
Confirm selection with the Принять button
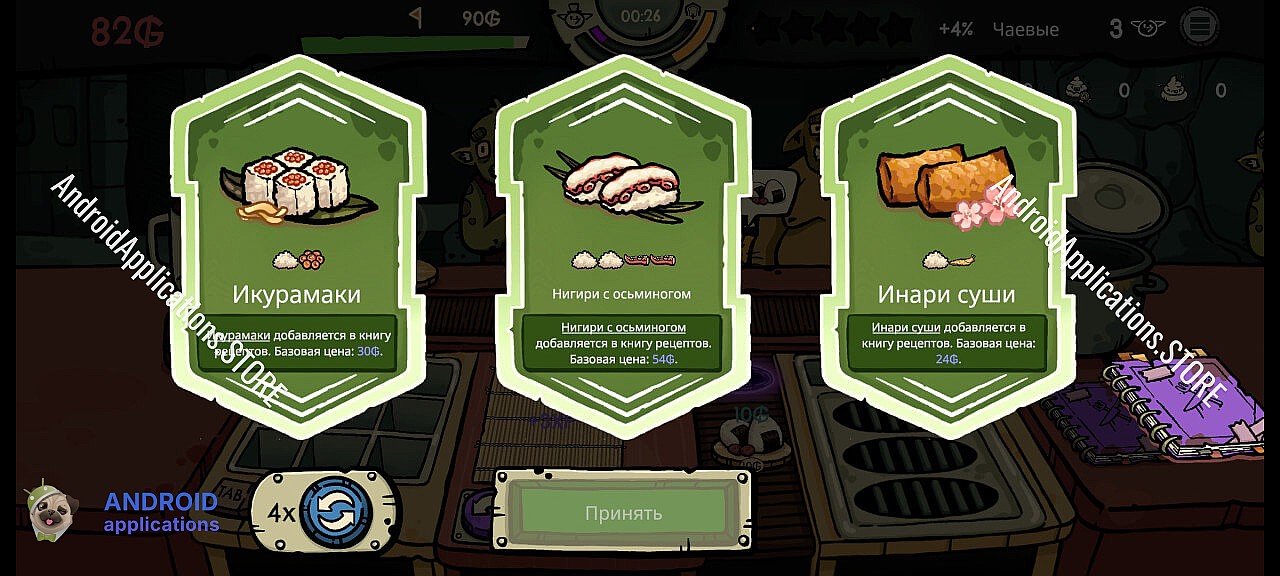(x=623, y=513)
